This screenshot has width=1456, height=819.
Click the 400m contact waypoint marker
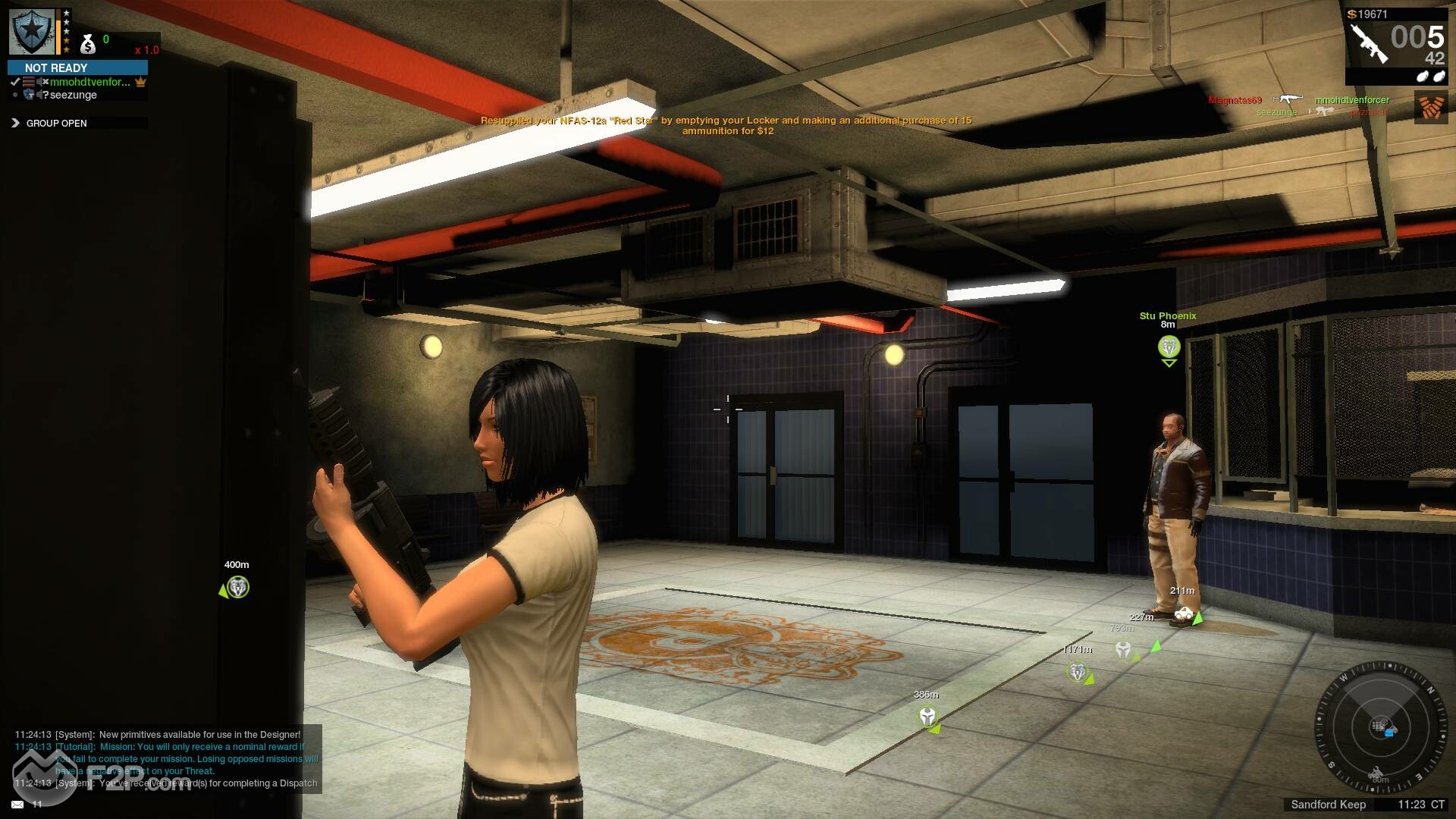click(238, 588)
